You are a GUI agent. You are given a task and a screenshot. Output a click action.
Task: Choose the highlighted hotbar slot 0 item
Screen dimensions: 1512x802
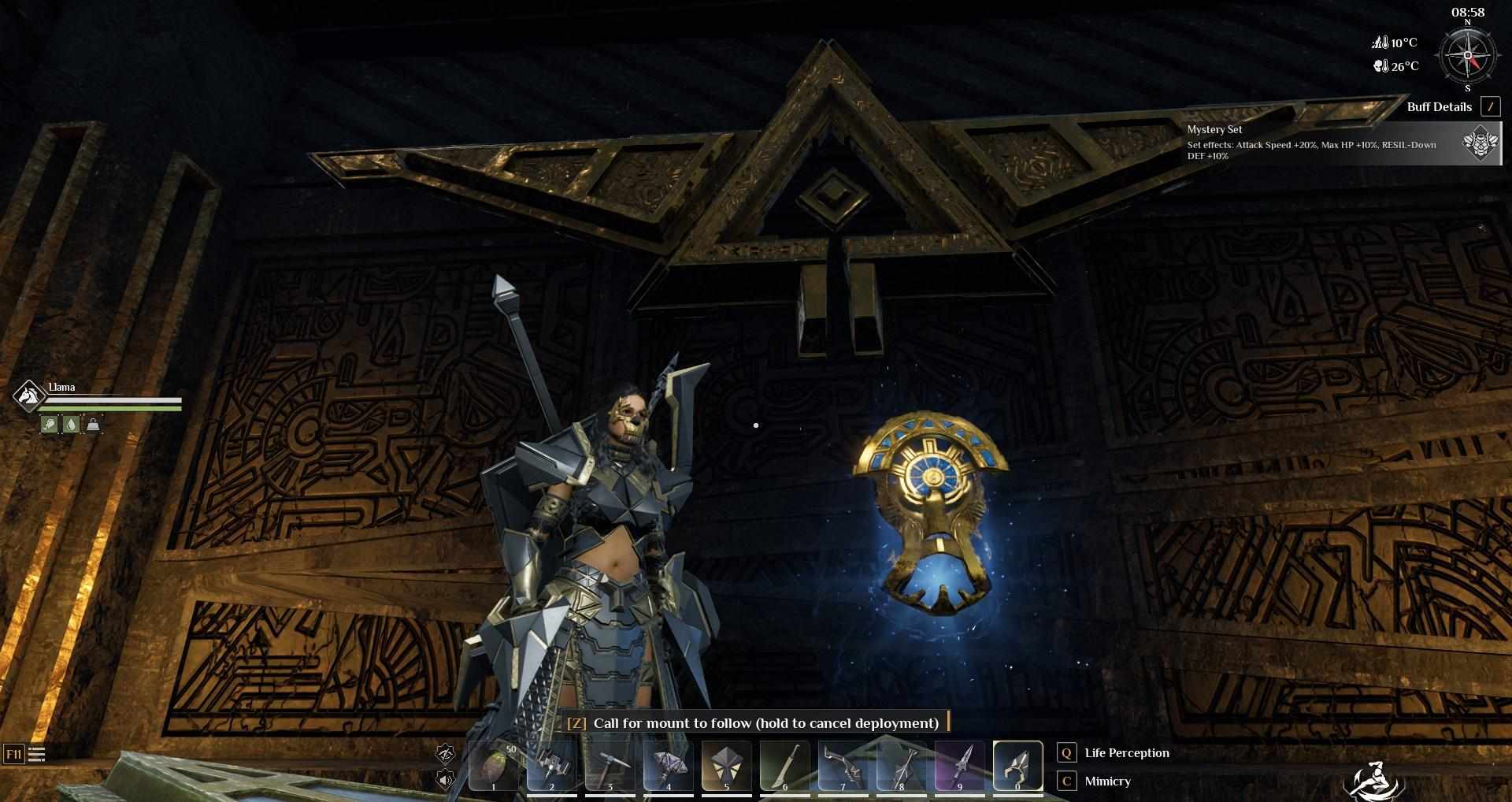[x=1017, y=765]
